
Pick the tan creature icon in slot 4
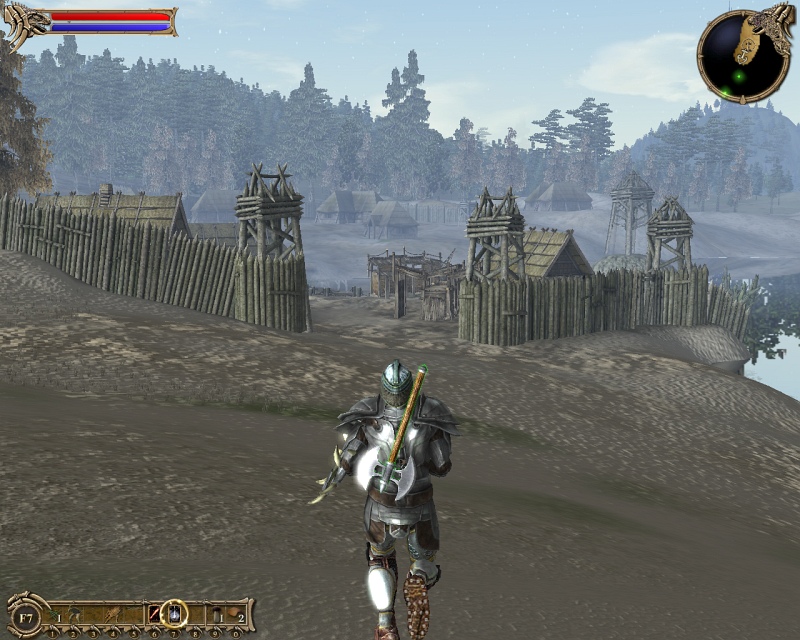point(114,614)
